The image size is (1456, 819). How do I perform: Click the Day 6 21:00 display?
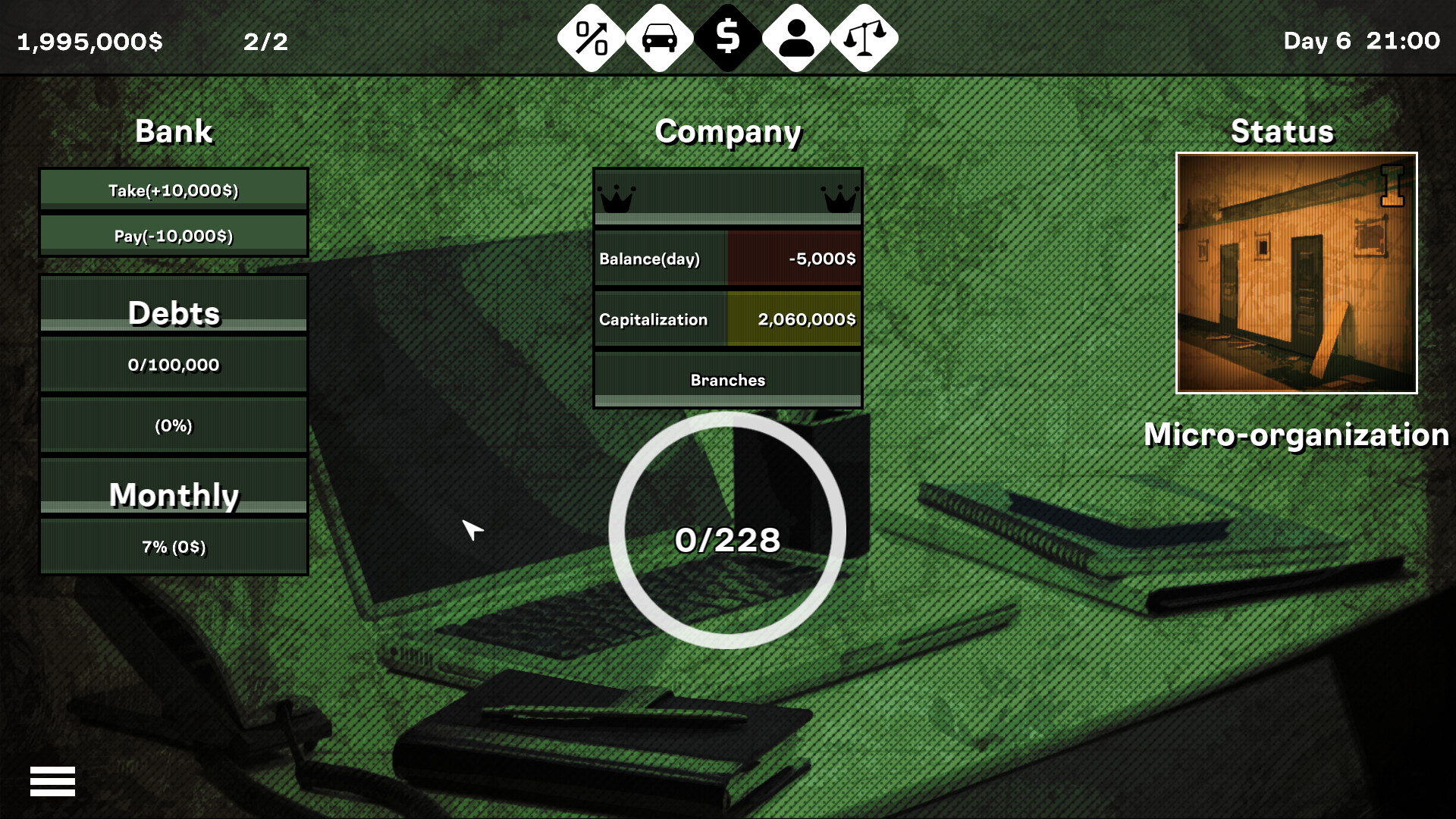click(x=1360, y=42)
